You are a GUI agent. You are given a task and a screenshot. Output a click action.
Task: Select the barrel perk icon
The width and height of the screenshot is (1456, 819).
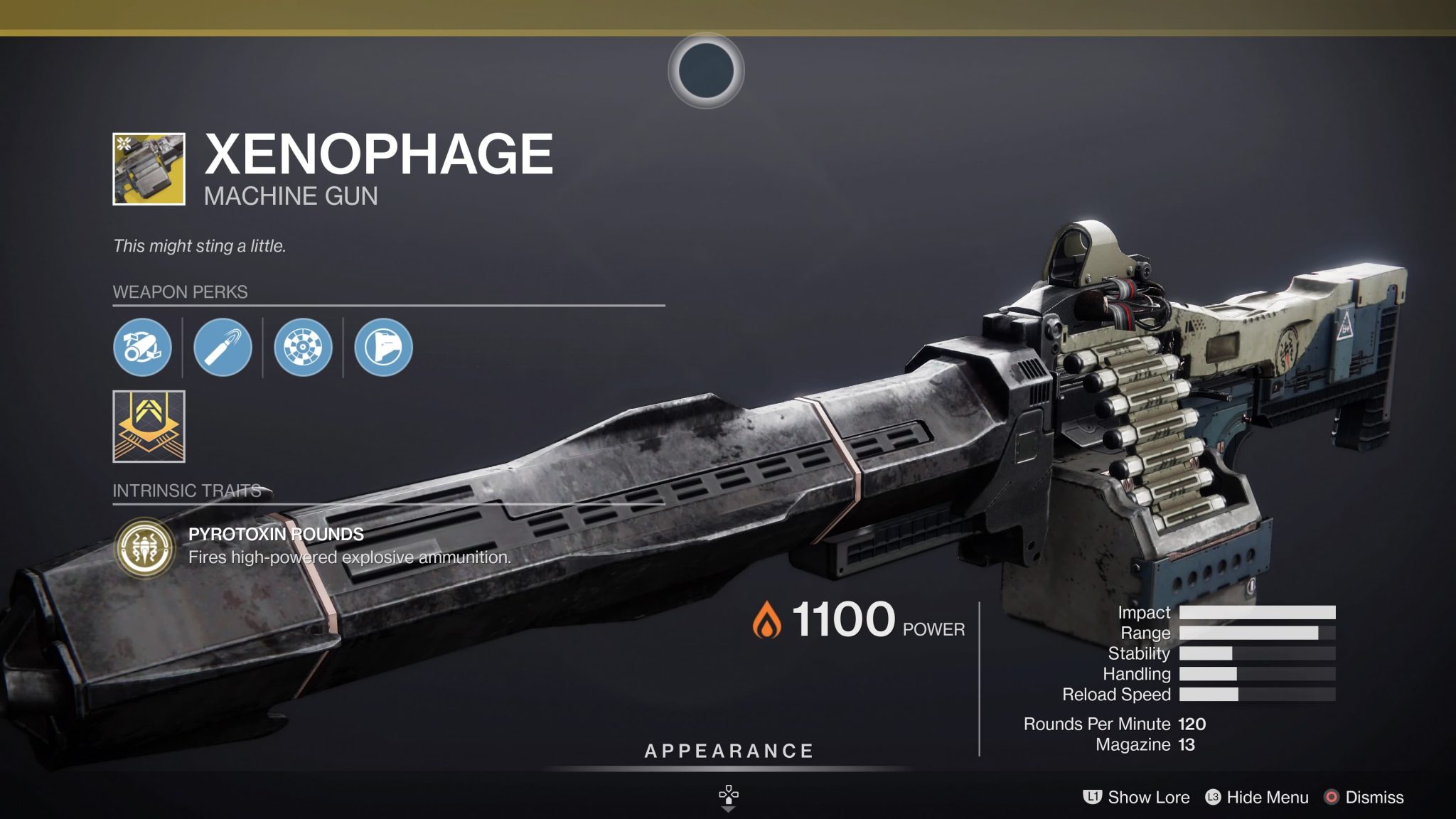click(142, 348)
